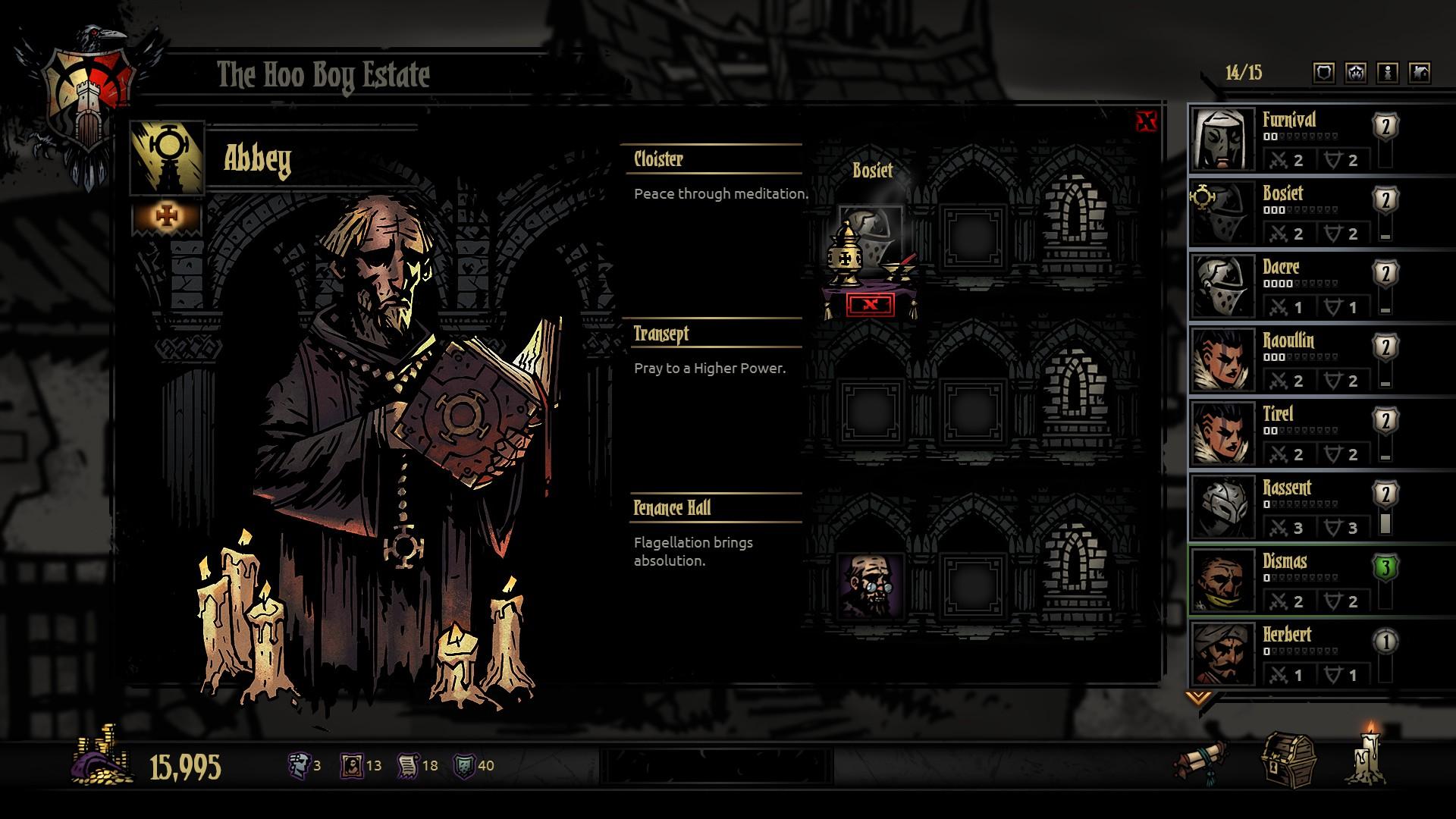
Task: Select Raoullin in the roster
Action: point(1289,359)
